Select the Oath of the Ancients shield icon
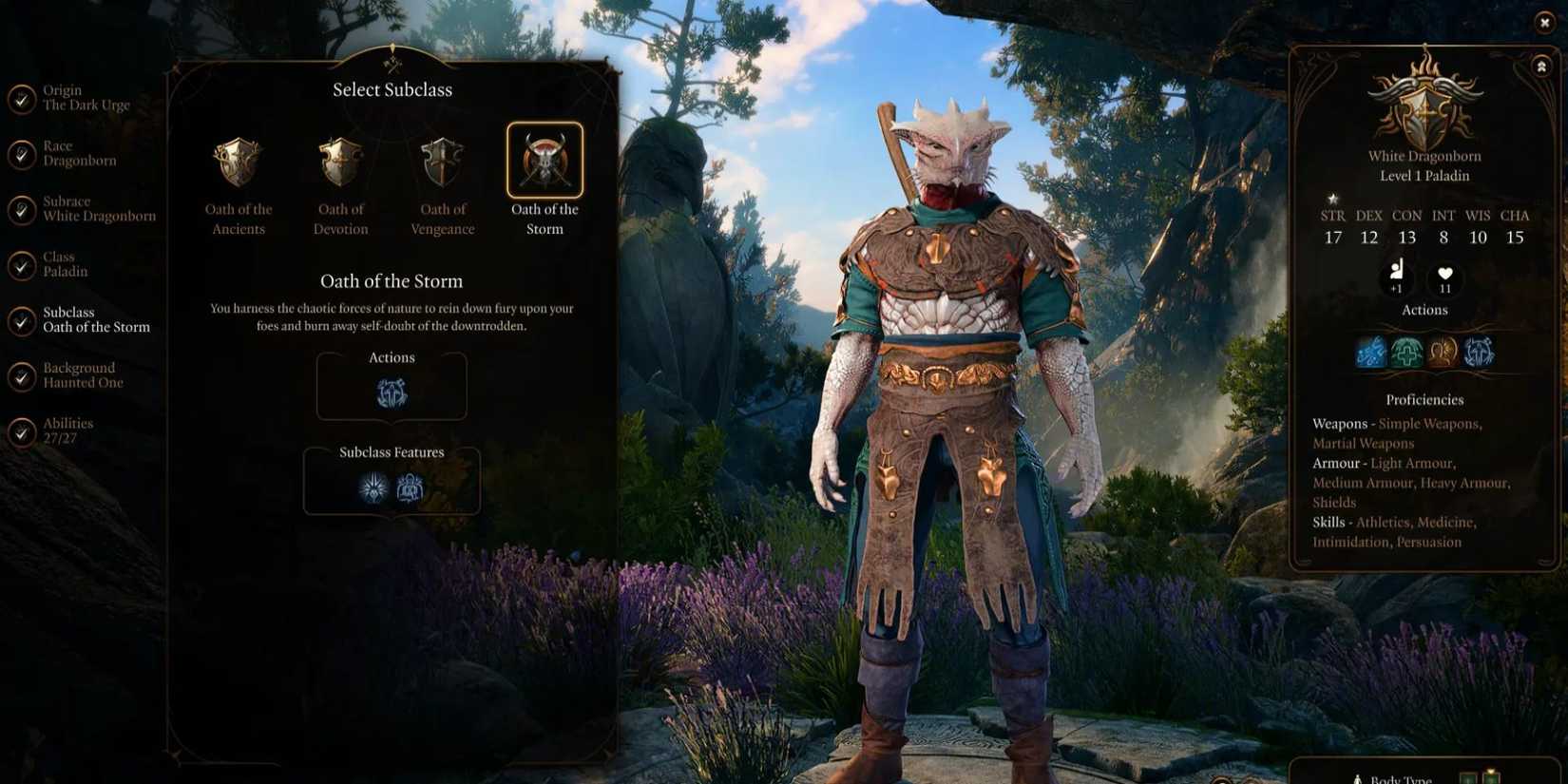The width and height of the screenshot is (1568, 784). coord(238,162)
